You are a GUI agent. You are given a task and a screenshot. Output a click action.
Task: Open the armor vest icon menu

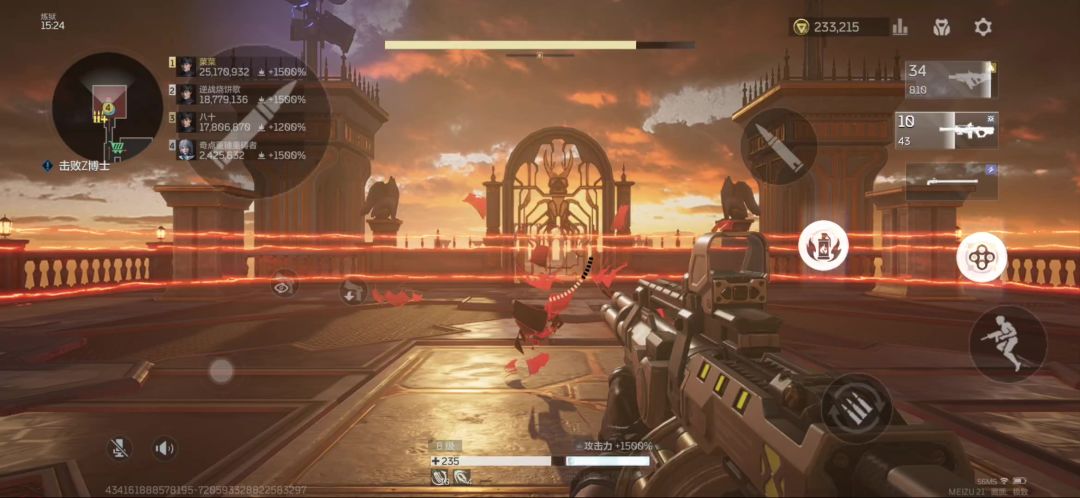(x=941, y=27)
